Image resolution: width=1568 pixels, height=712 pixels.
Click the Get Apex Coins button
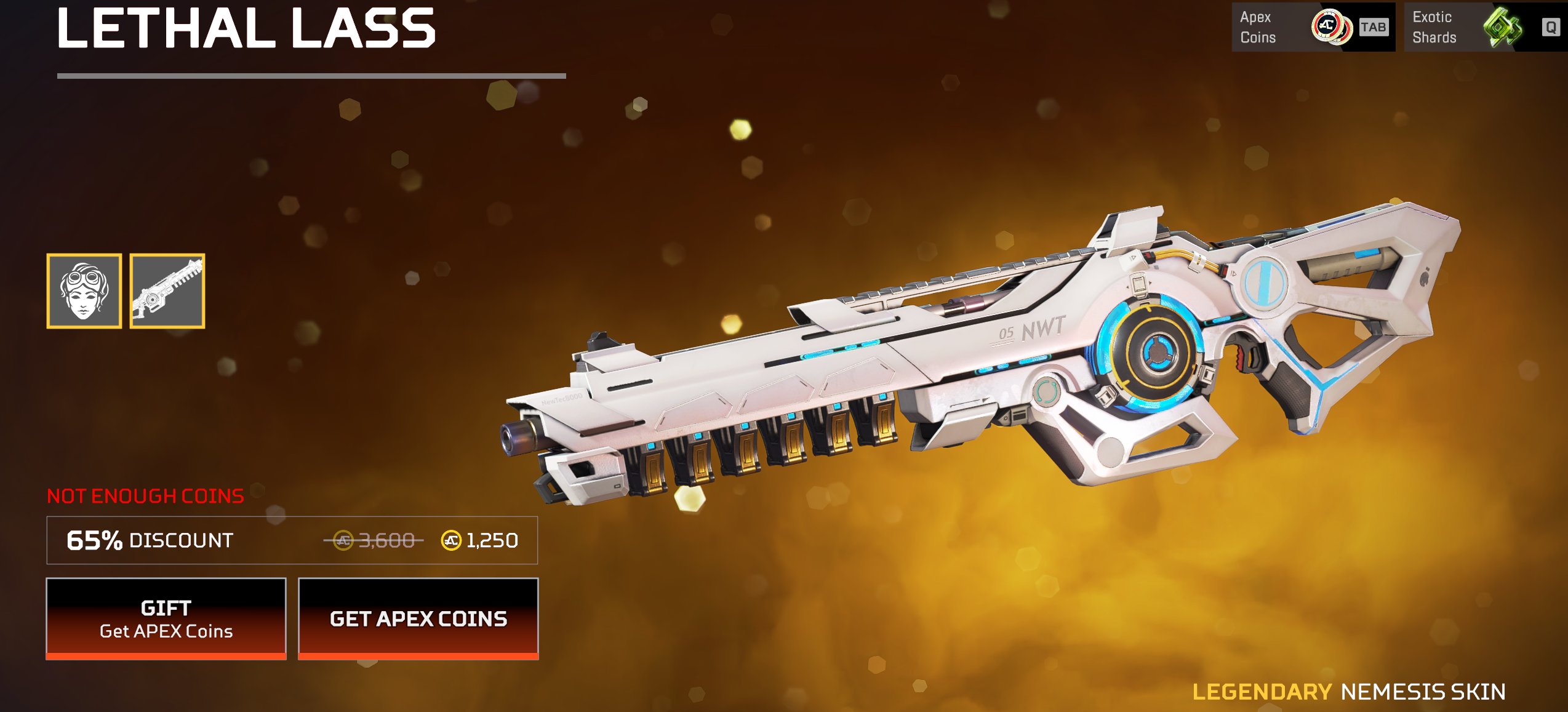[418, 618]
